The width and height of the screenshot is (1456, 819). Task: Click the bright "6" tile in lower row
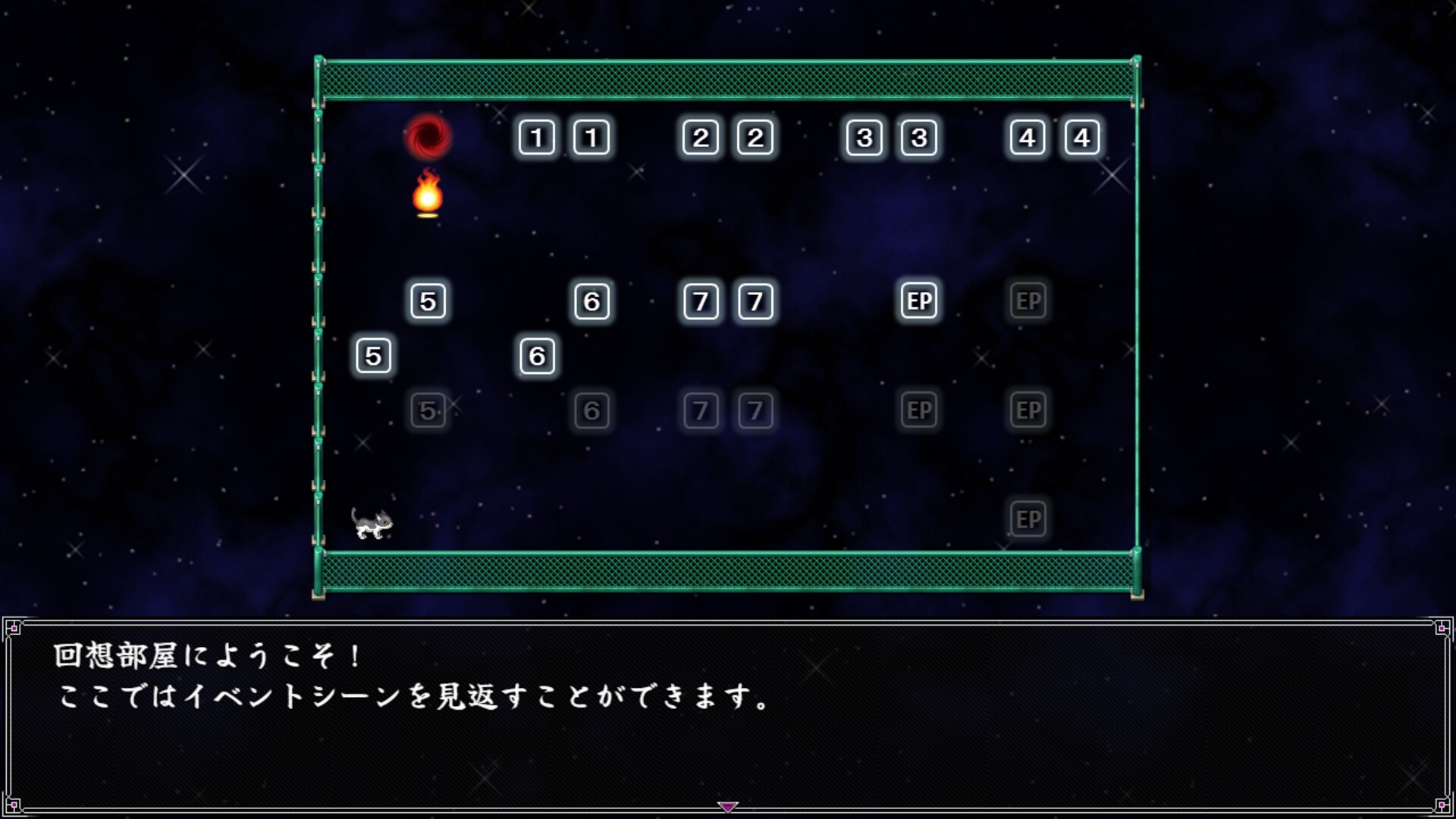click(x=538, y=355)
